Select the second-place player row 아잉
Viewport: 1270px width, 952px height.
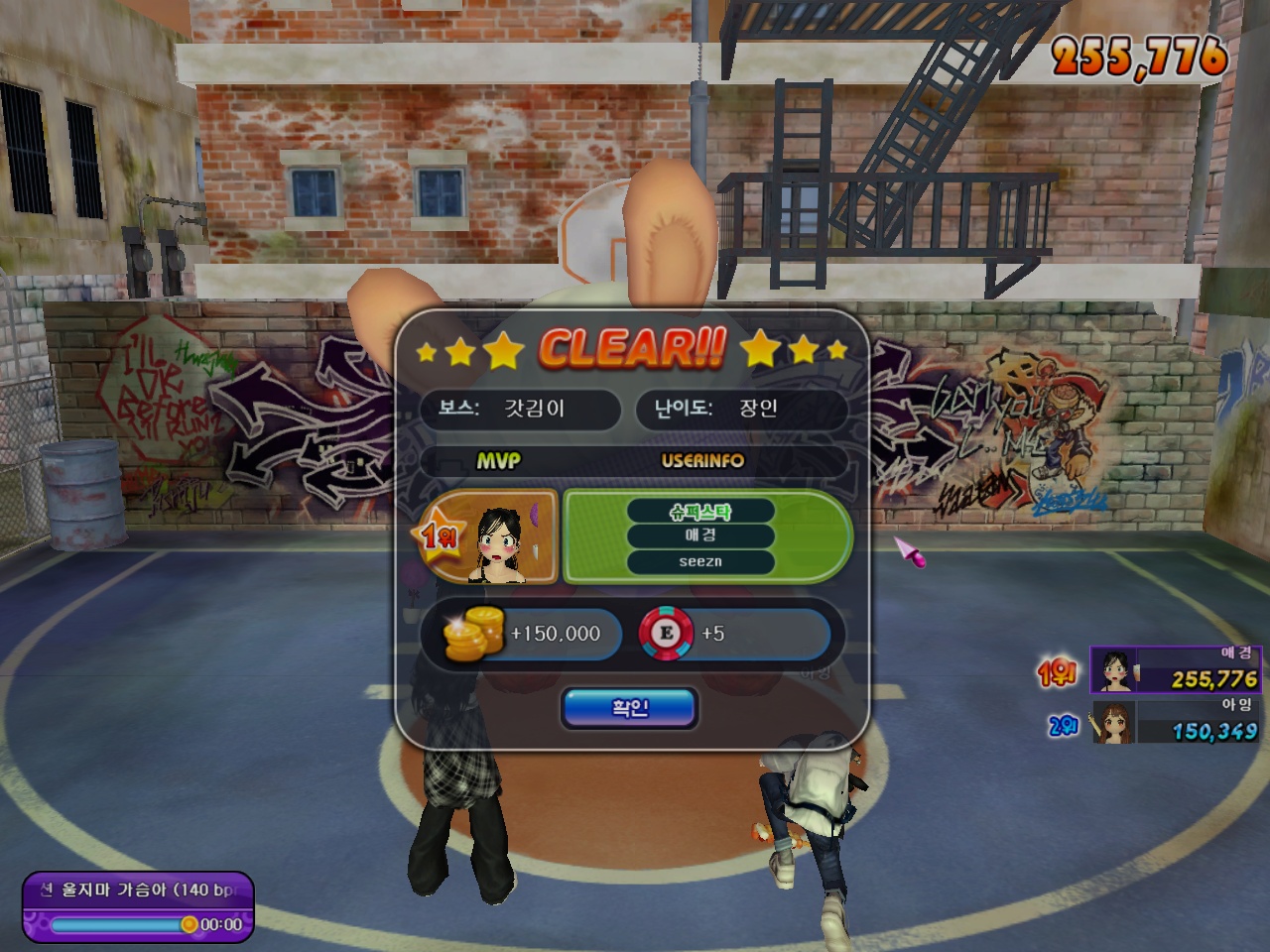[x=1175, y=722]
